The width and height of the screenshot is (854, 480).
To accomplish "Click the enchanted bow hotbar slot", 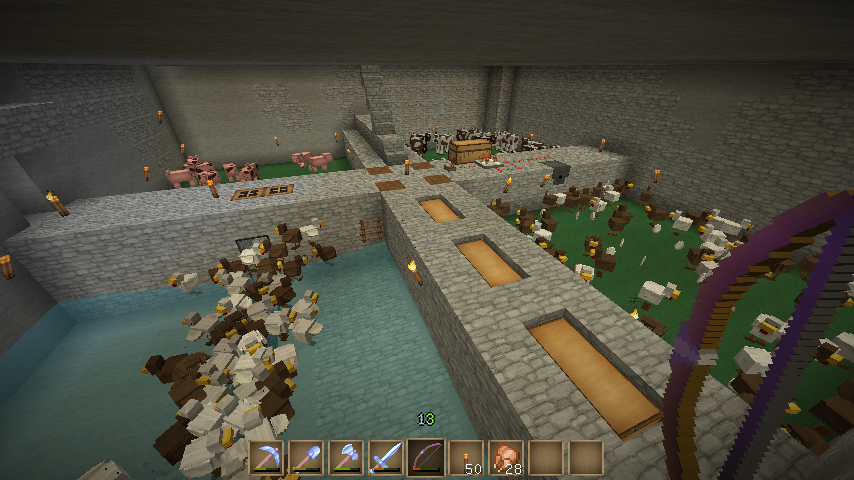I will point(426,458).
